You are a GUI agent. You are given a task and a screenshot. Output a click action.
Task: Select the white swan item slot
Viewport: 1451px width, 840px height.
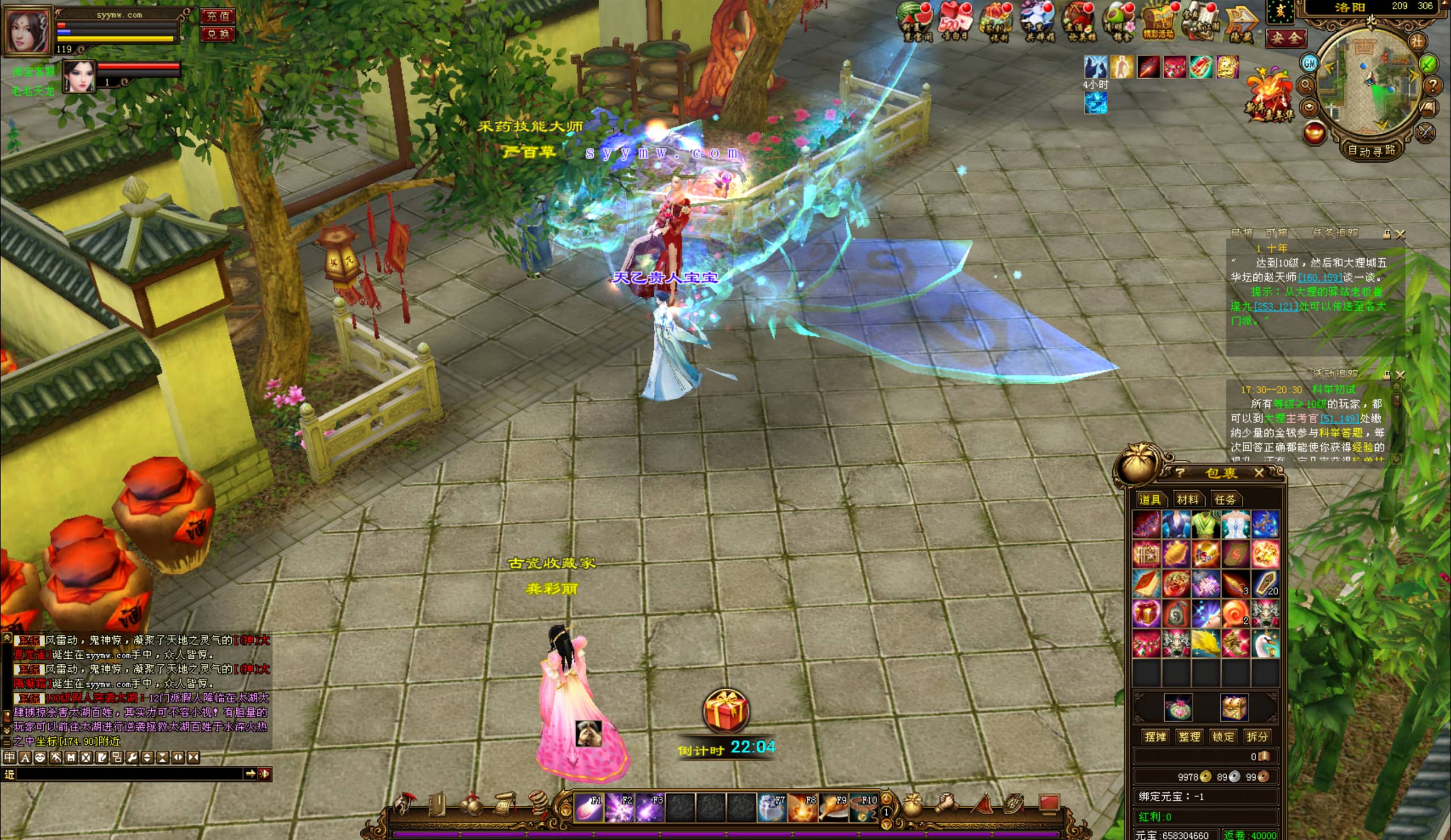click(x=1266, y=642)
